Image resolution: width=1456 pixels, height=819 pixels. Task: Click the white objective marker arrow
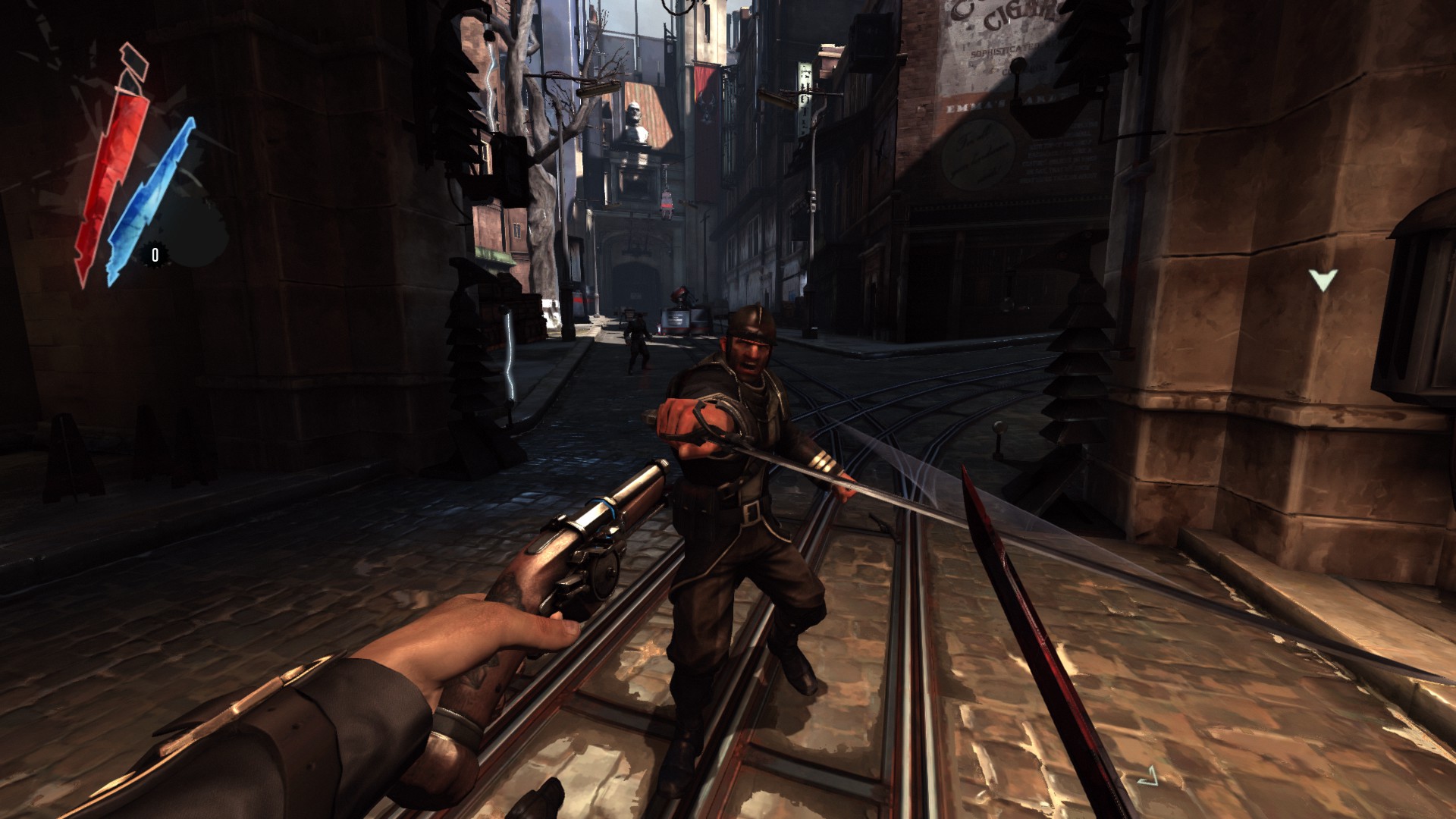1323,281
